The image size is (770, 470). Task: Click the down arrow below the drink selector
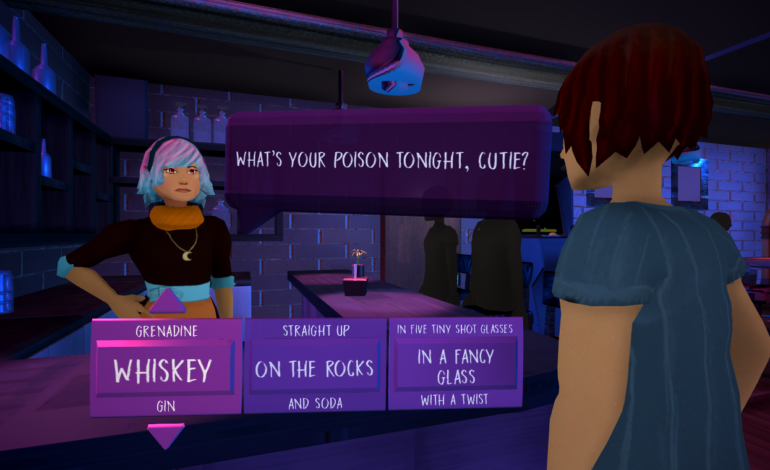pos(165,435)
